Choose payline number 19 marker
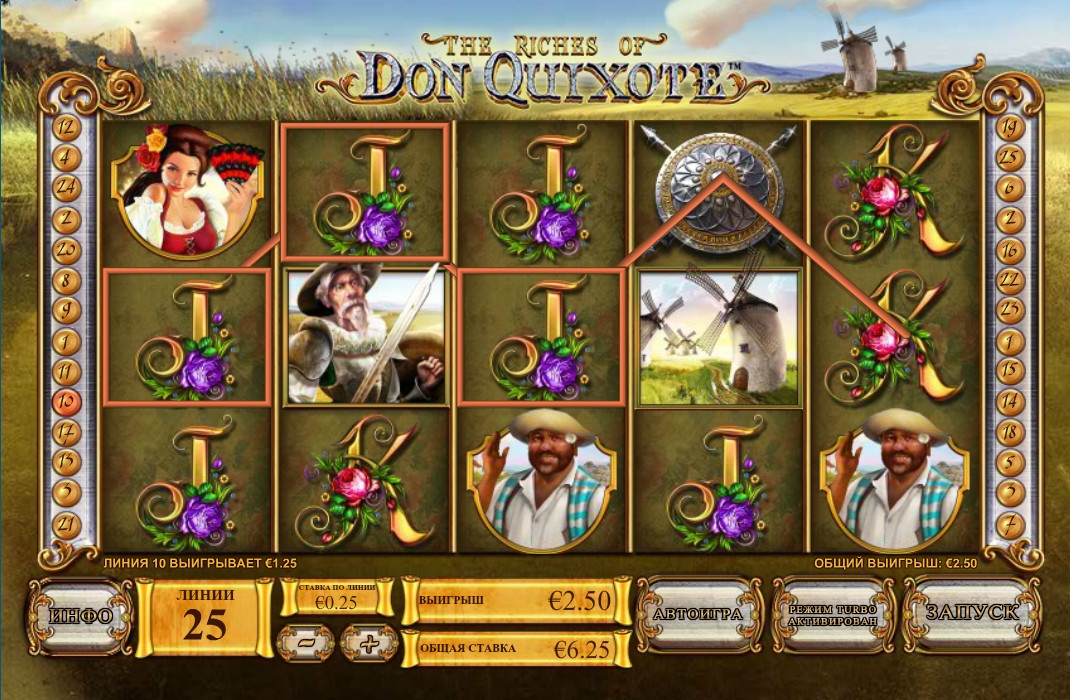Image resolution: width=1070 pixels, height=700 pixels. pyautogui.click(x=1010, y=127)
